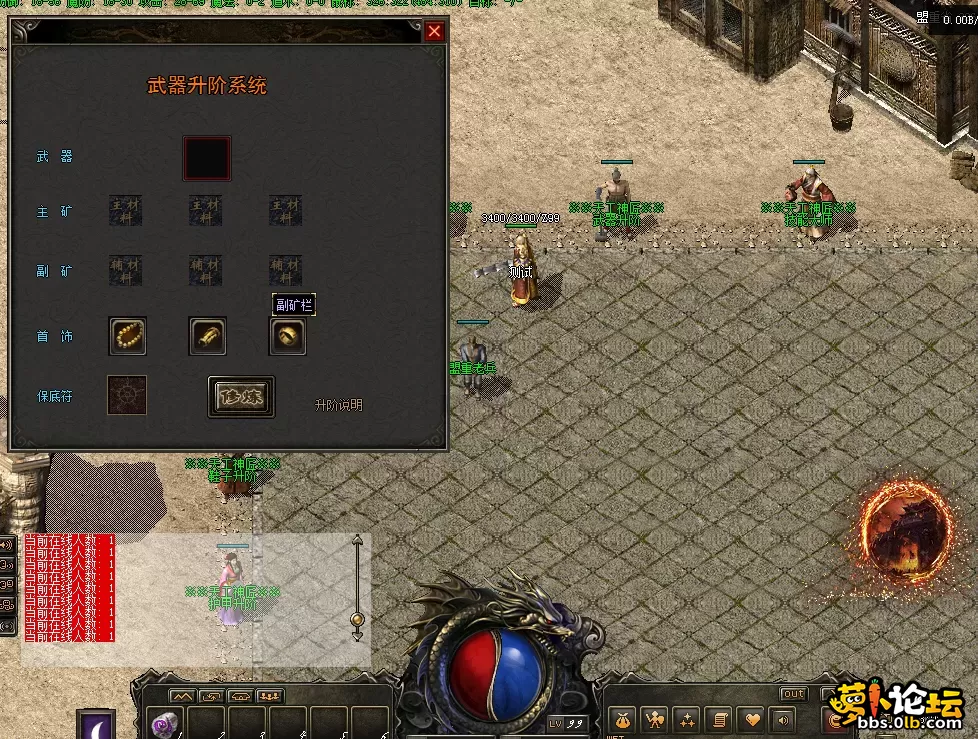This screenshot has height=739, width=978.
Task: Select the empty weapon slot
Action: (207, 158)
